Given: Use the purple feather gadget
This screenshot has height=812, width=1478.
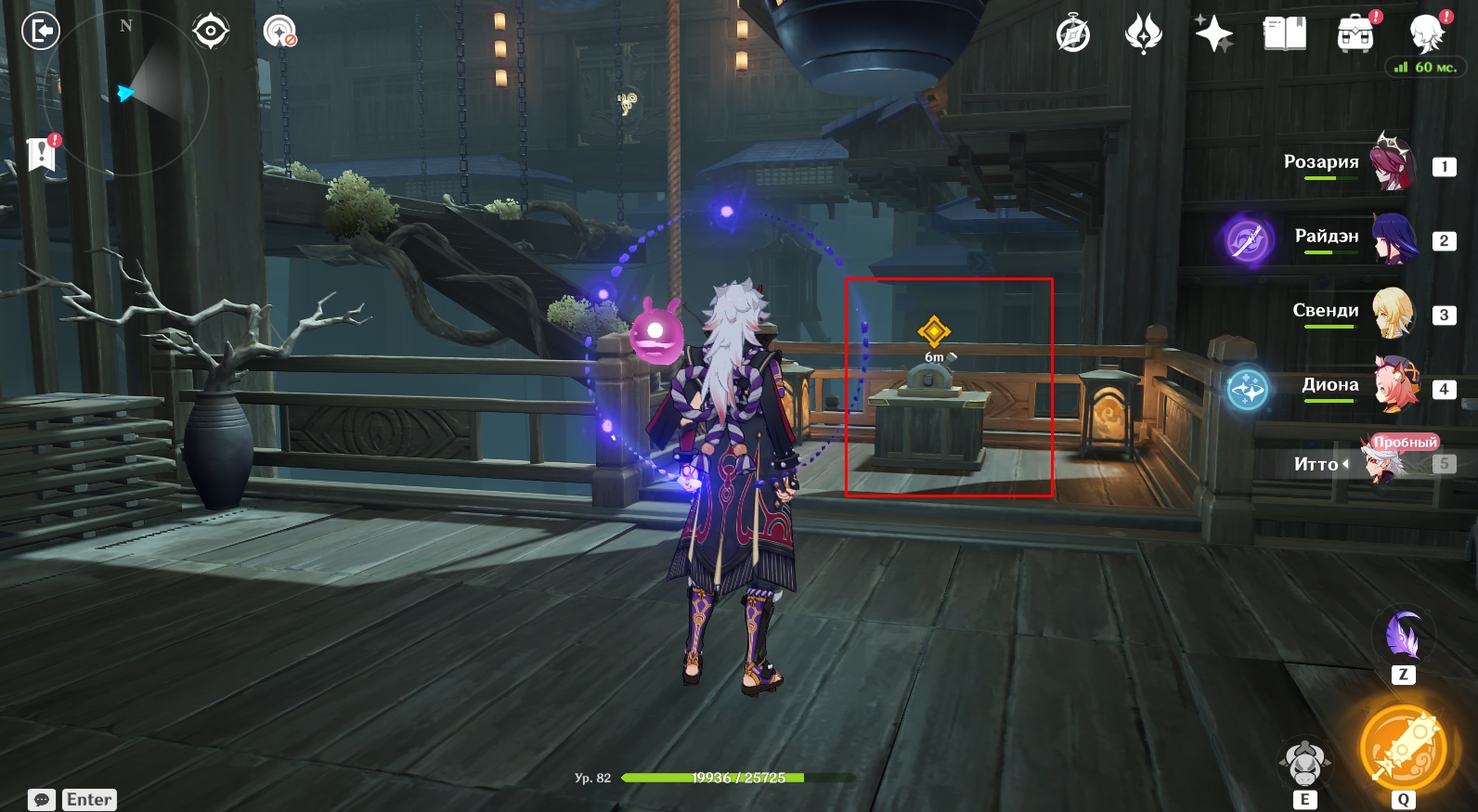Looking at the screenshot, I should 1403,636.
